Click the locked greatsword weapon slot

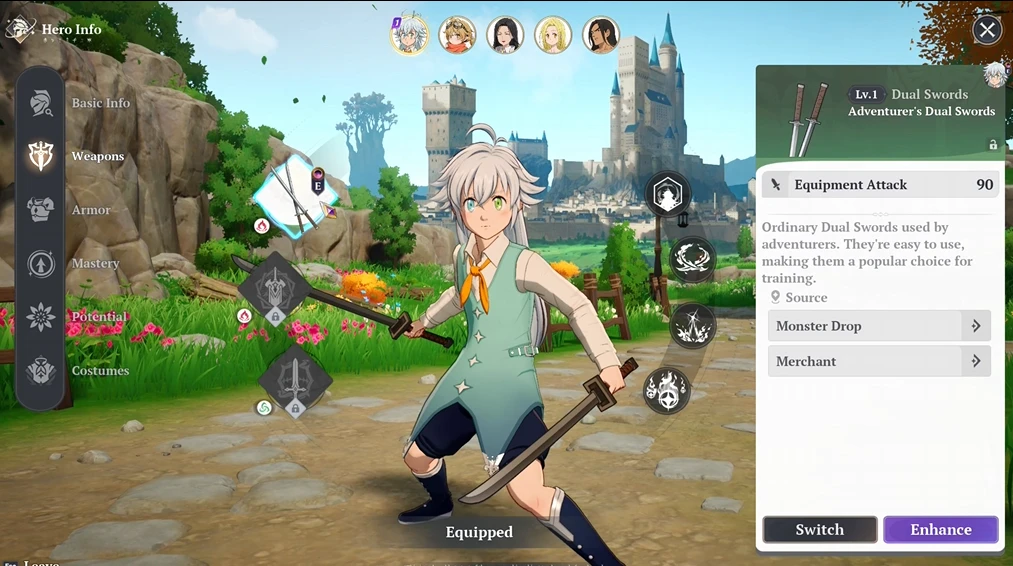273,288
